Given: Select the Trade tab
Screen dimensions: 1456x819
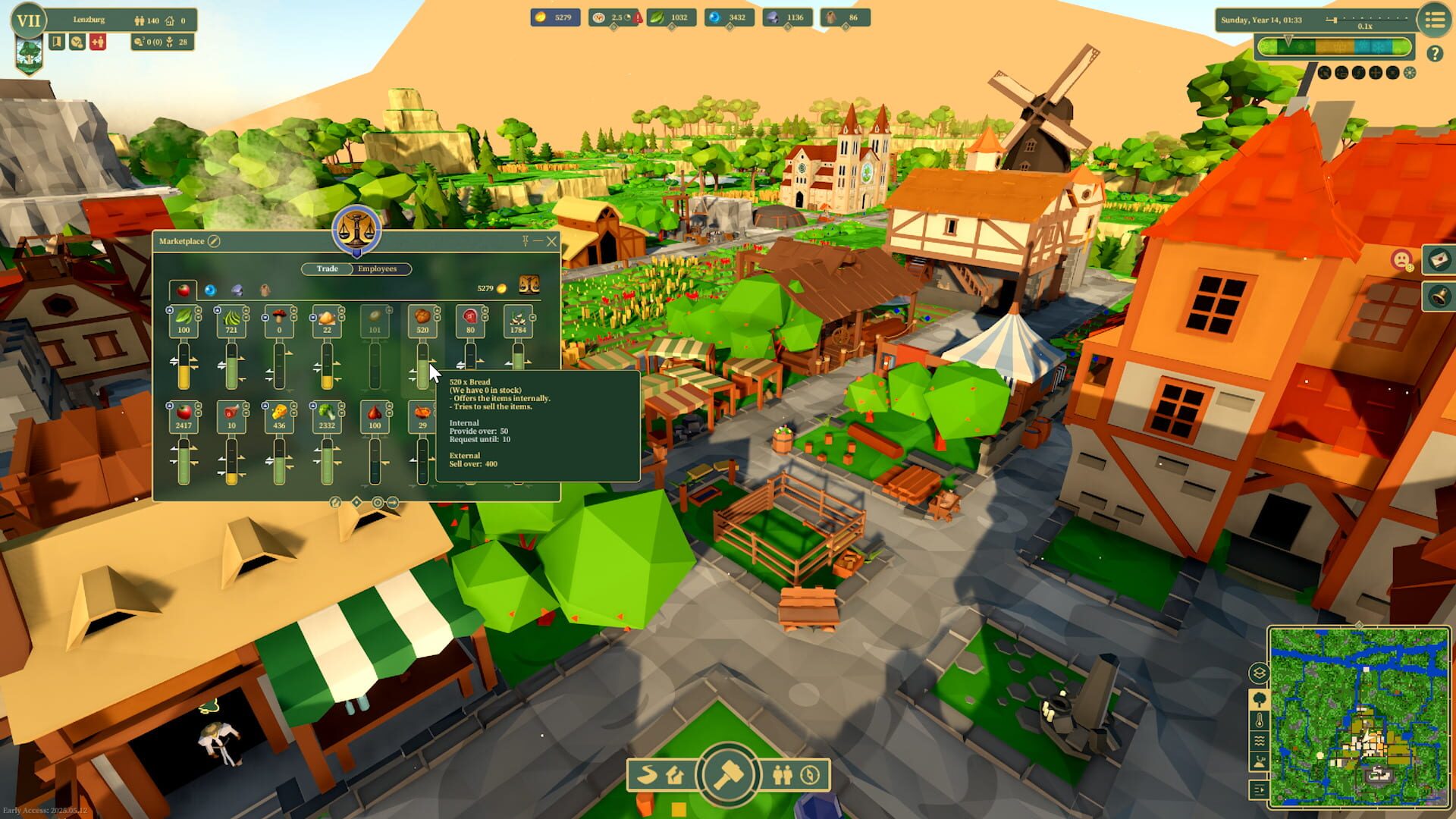Looking at the screenshot, I should click(327, 268).
